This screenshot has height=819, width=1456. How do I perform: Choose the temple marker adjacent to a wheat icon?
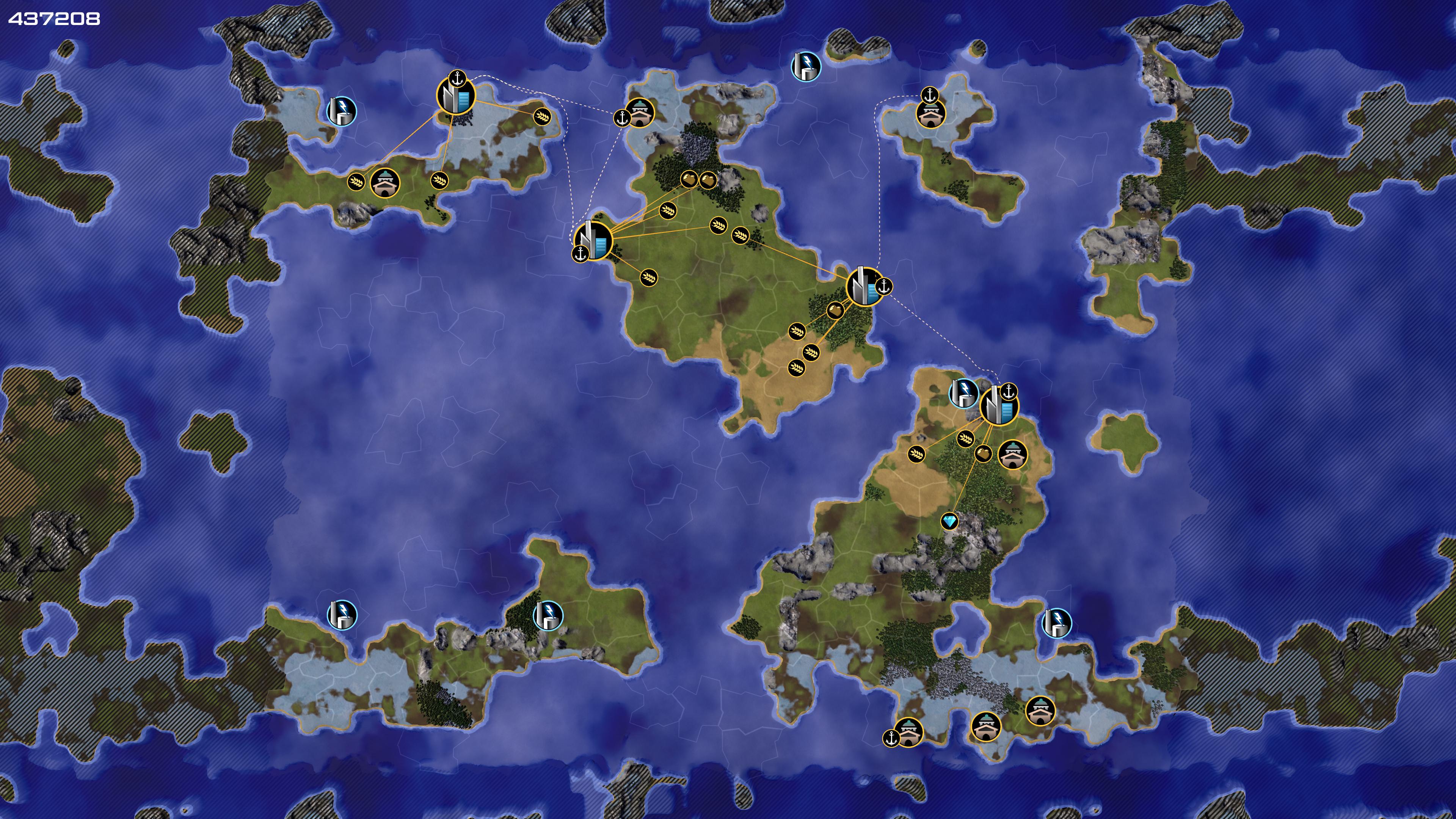385,182
